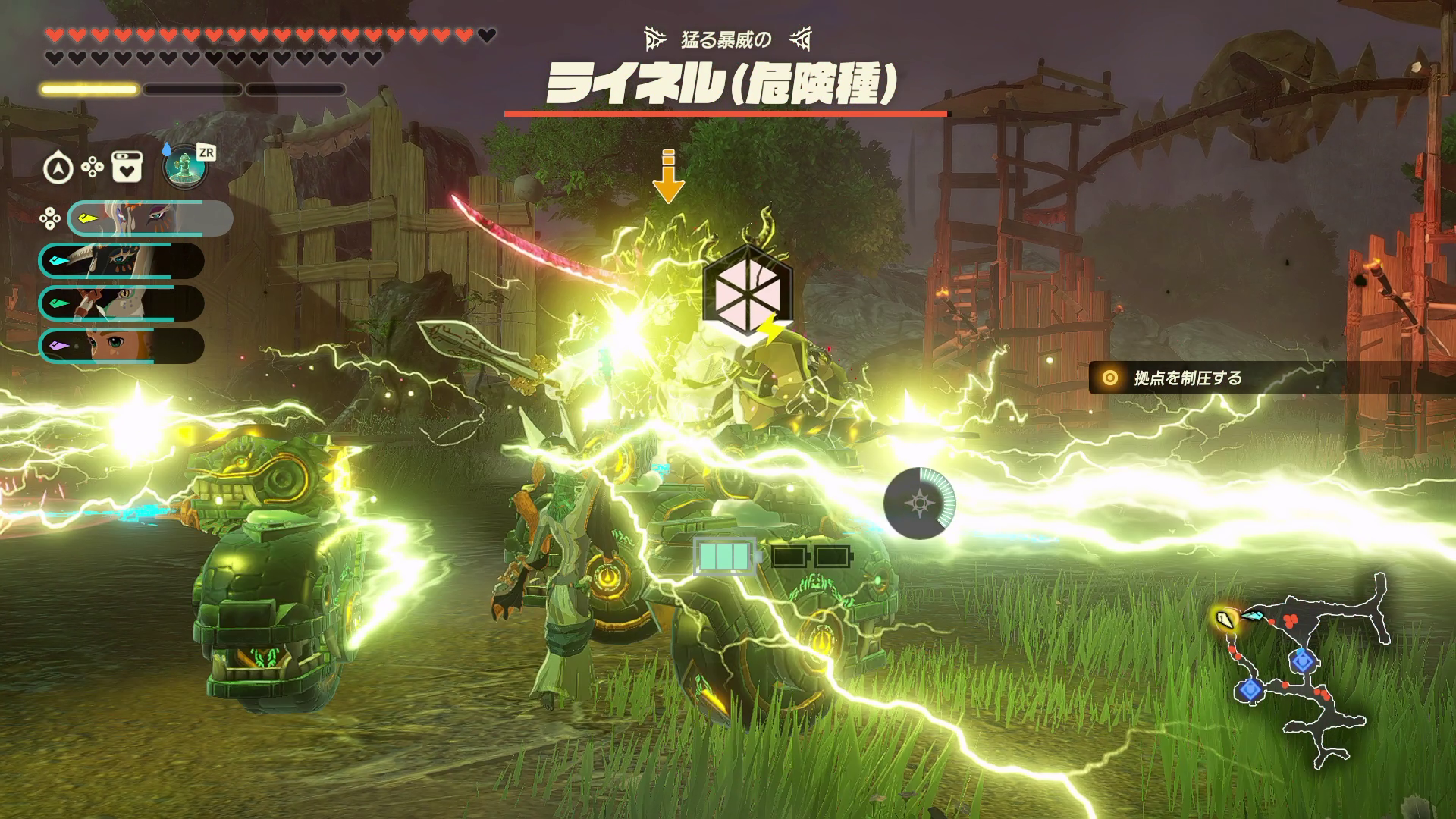Open the battlefield minimap
Screen dimensions: 1456x819
tap(1306, 667)
